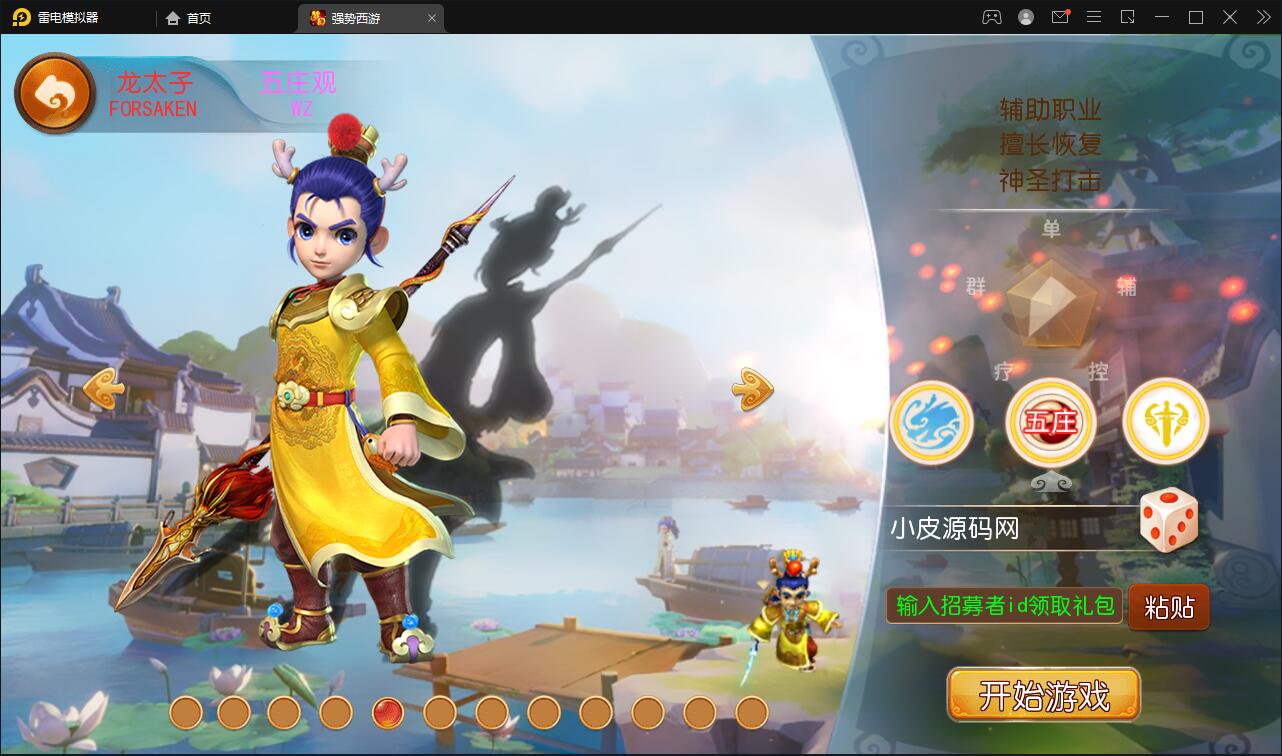
Task: Select the 五庄 sect icon
Action: pos(1049,422)
